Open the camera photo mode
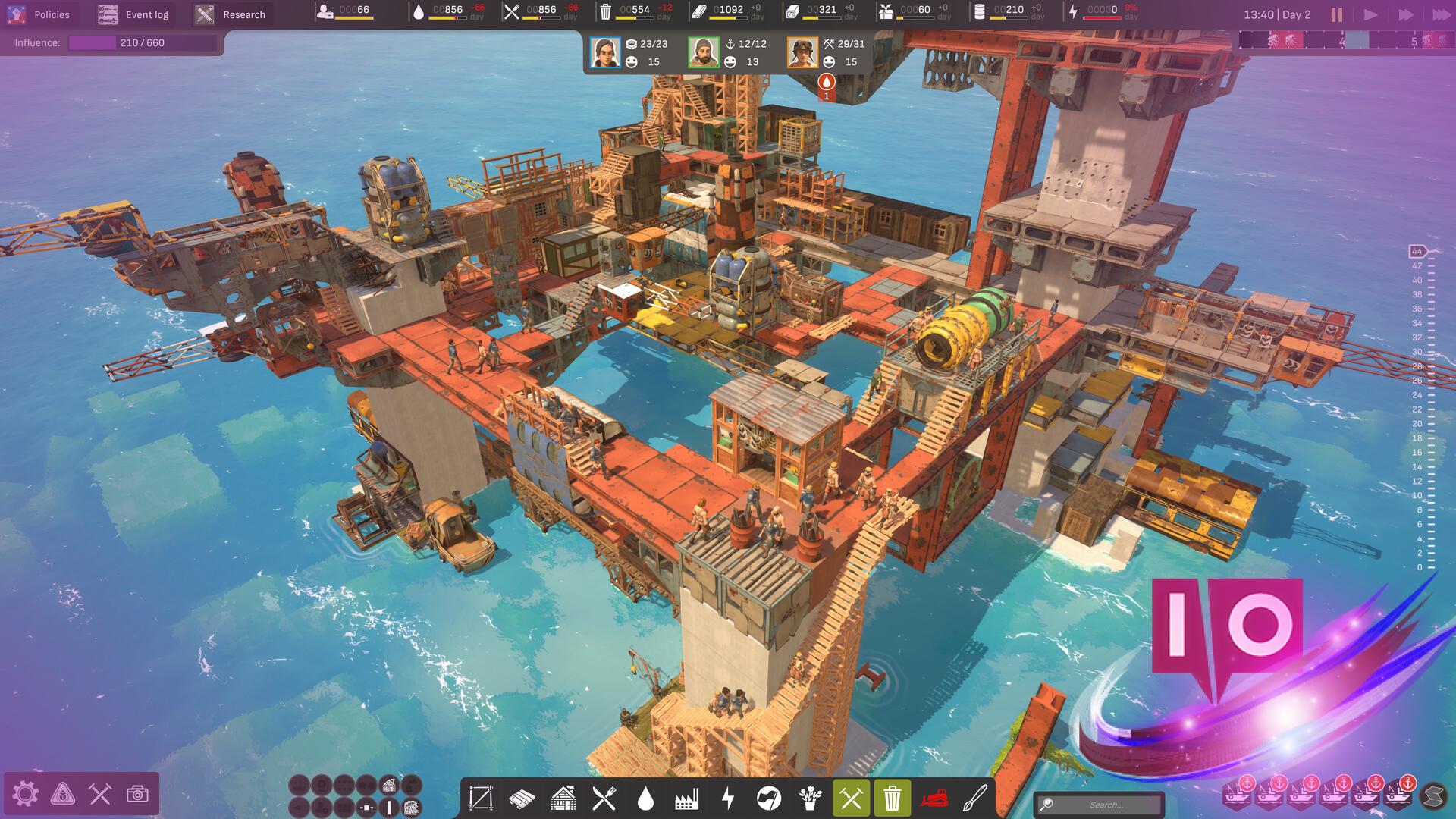Viewport: 1456px width, 819px height. point(137,794)
